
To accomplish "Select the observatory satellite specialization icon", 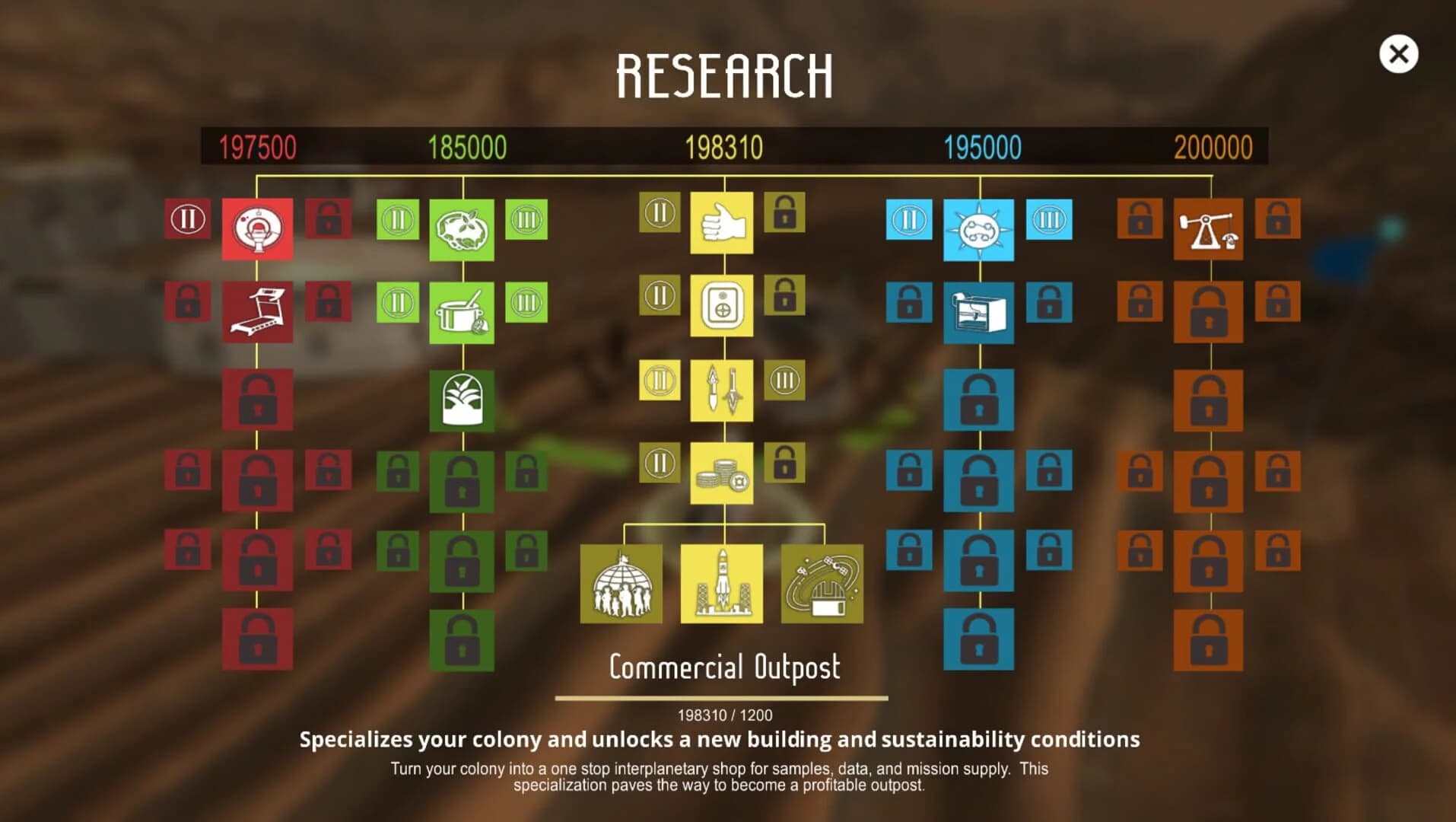I will 824,582.
